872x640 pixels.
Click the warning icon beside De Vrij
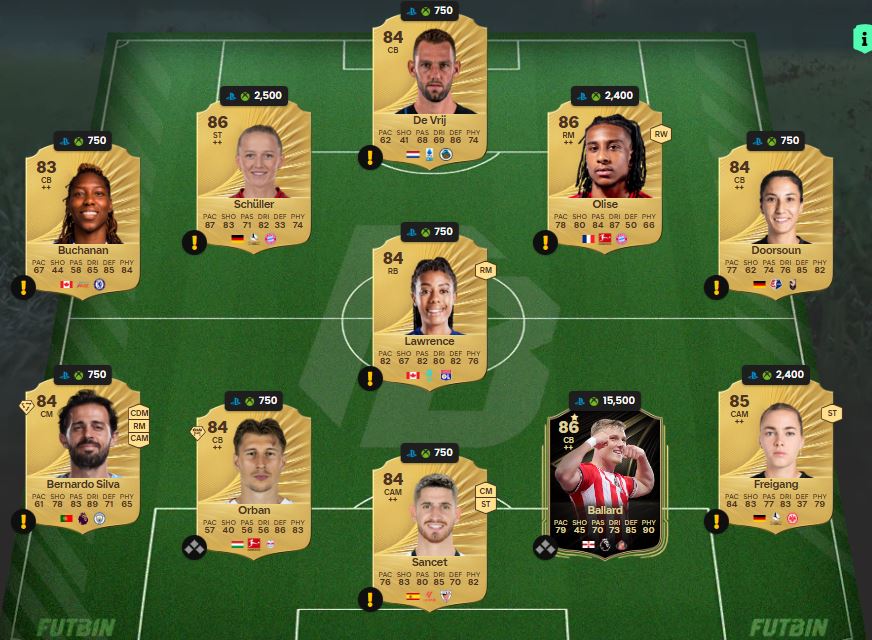[370, 157]
